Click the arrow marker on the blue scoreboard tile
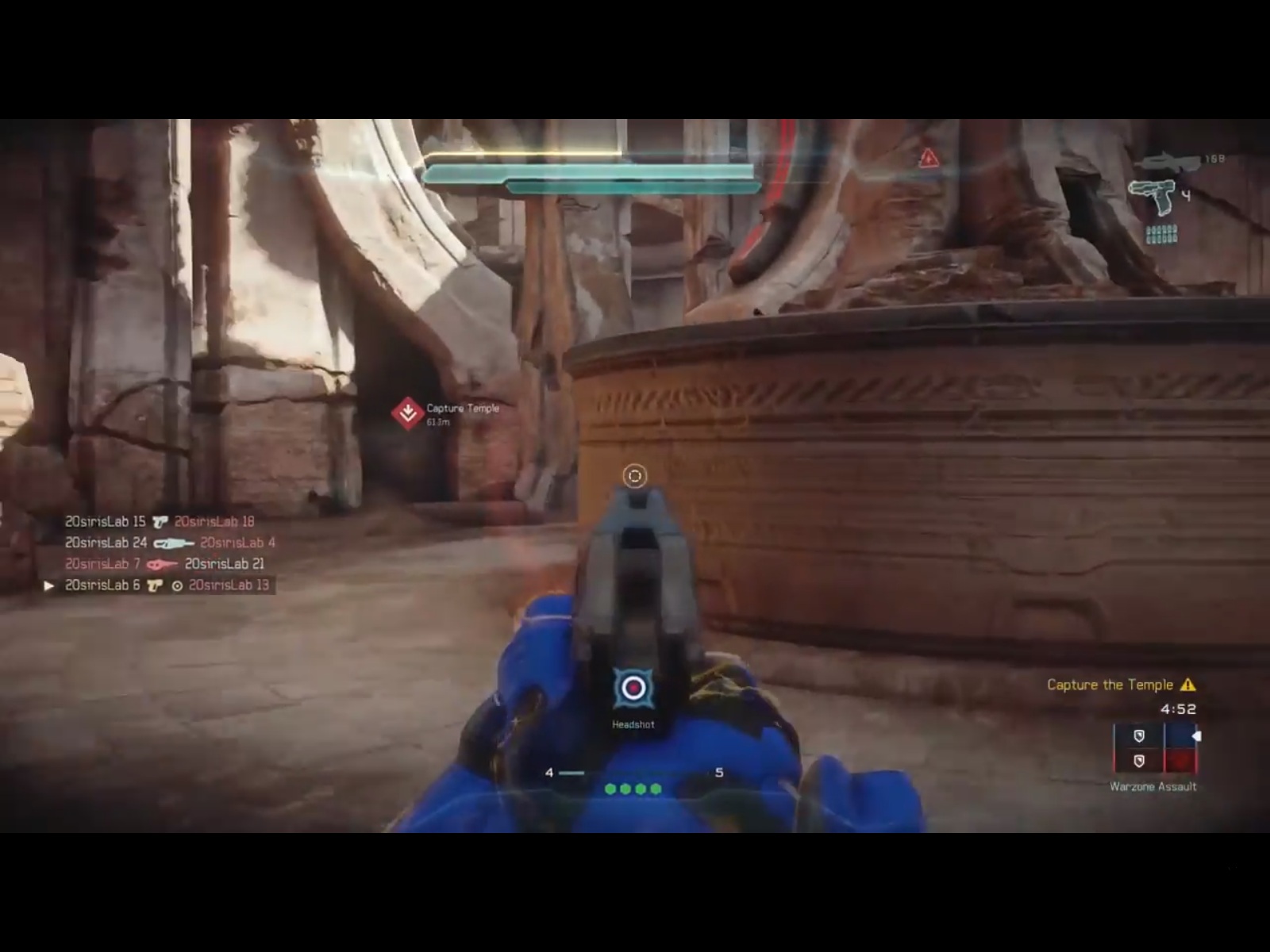 tap(1196, 736)
